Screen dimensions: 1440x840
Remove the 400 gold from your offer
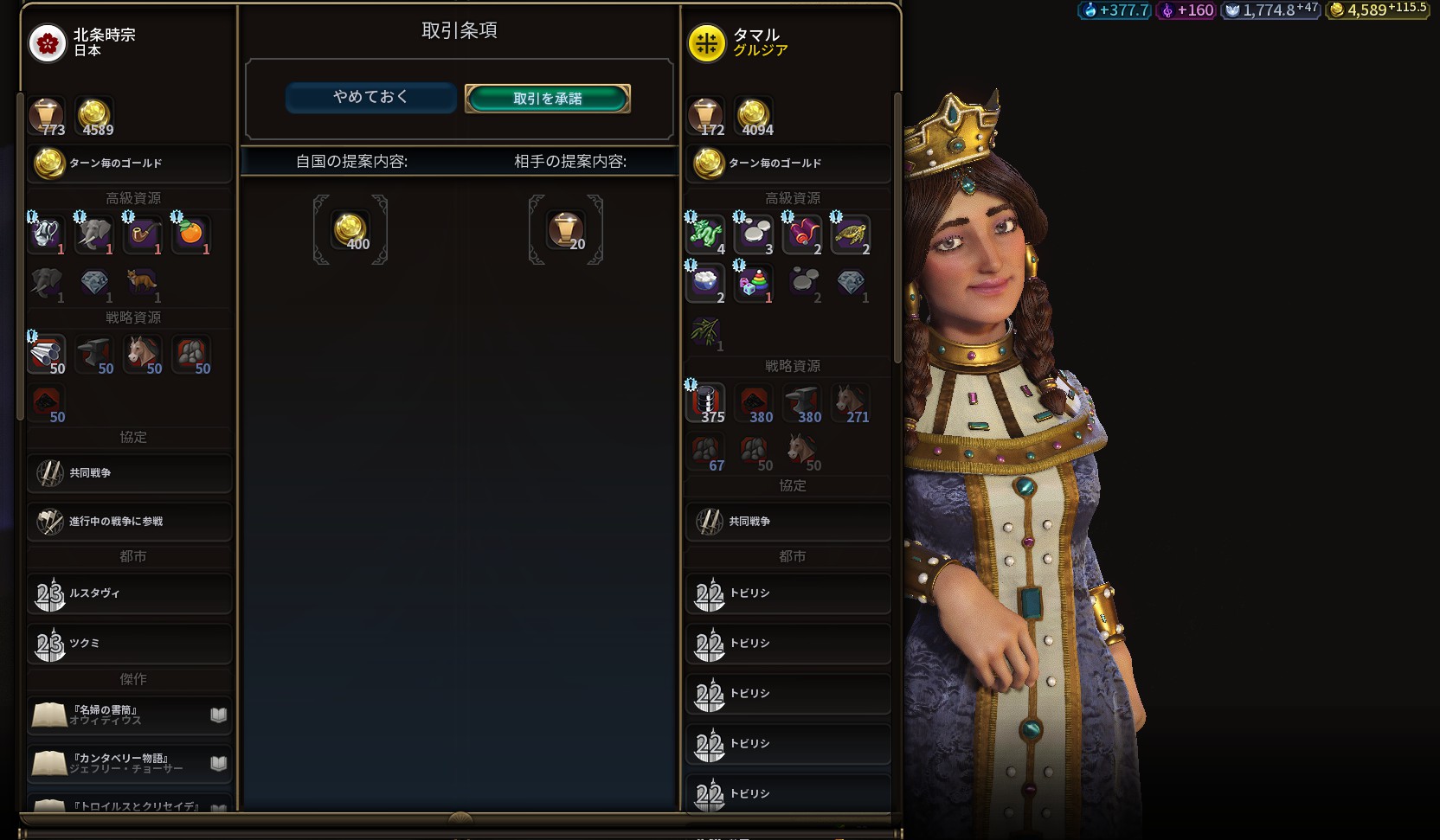[350, 230]
